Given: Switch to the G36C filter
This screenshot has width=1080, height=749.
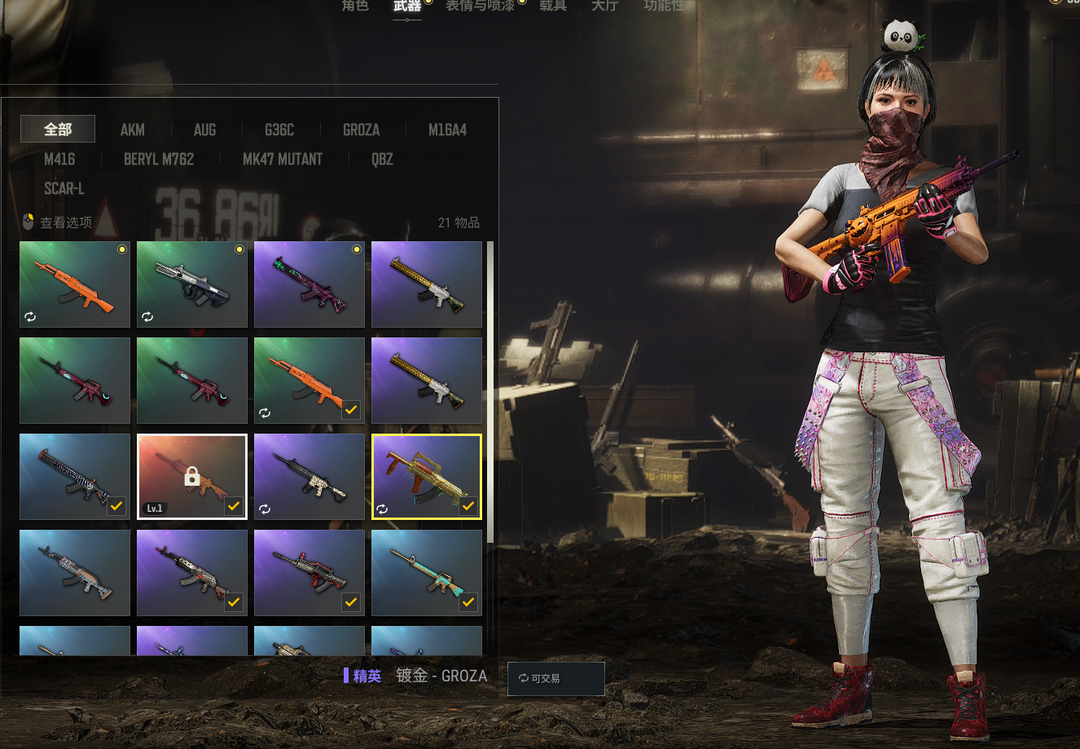Looking at the screenshot, I should (279, 130).
